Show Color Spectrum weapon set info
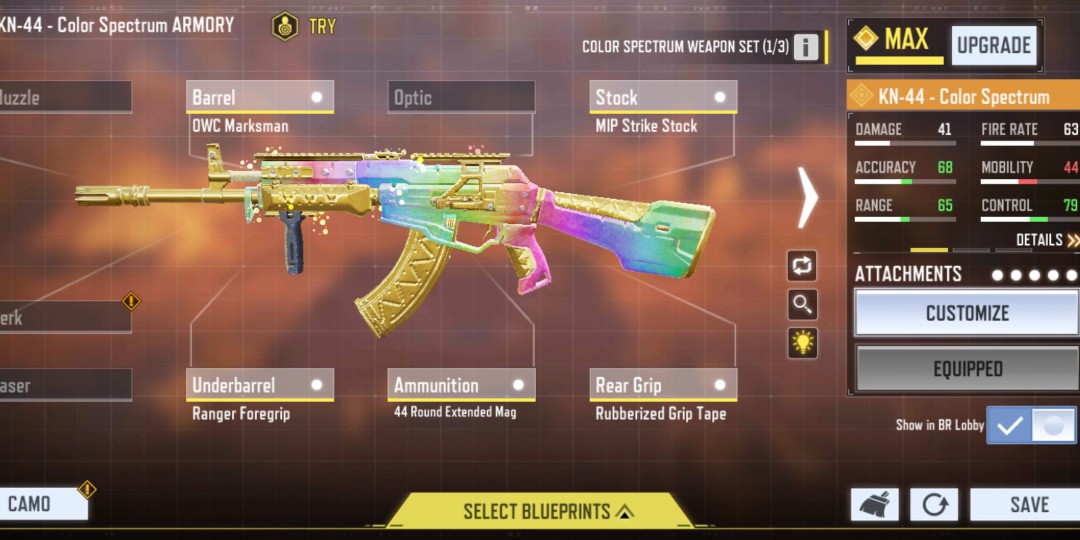This screenshot has height=540, width=1080. coord(806,47)
